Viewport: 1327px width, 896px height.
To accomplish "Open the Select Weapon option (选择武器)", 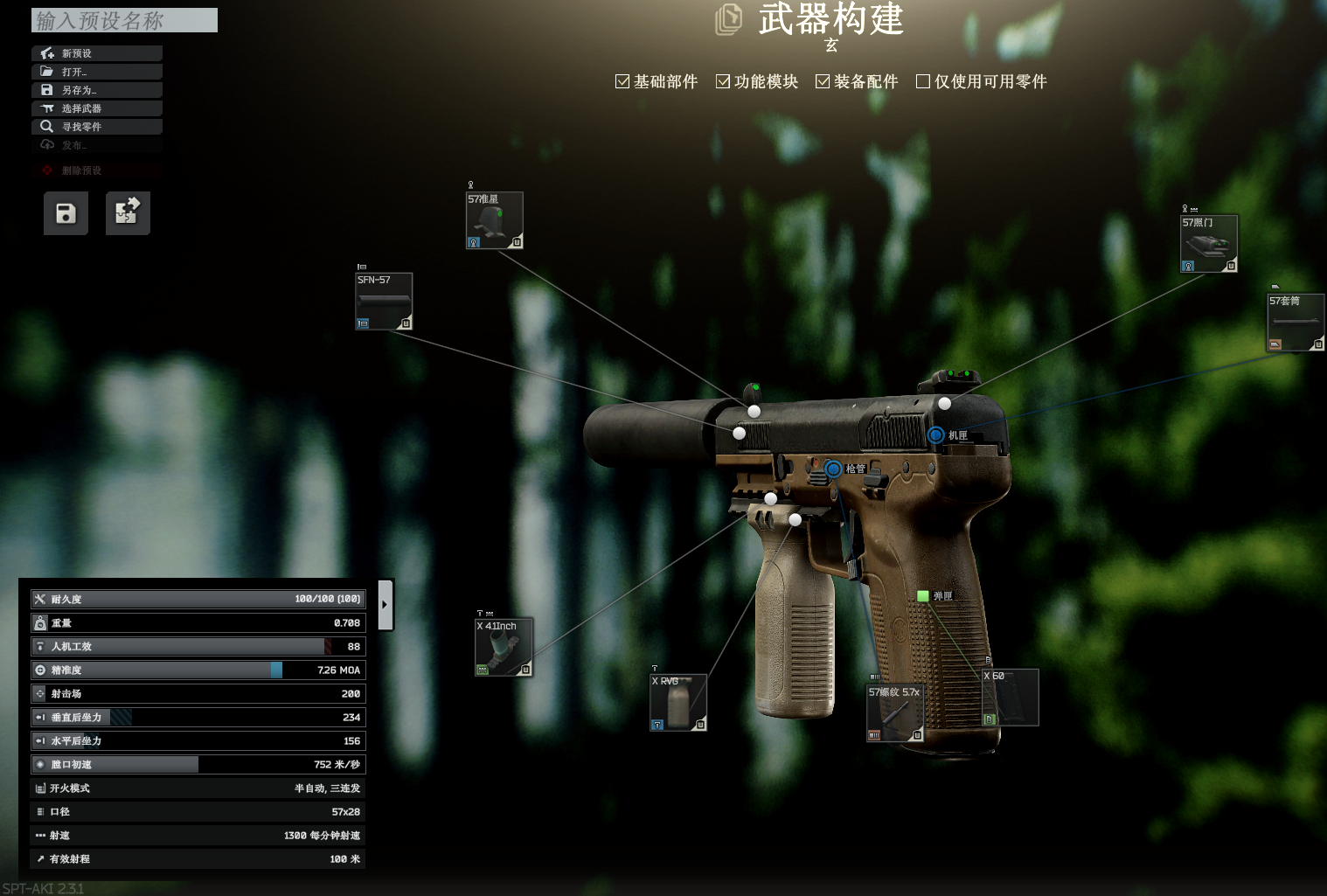I will [x=96, y=108].
